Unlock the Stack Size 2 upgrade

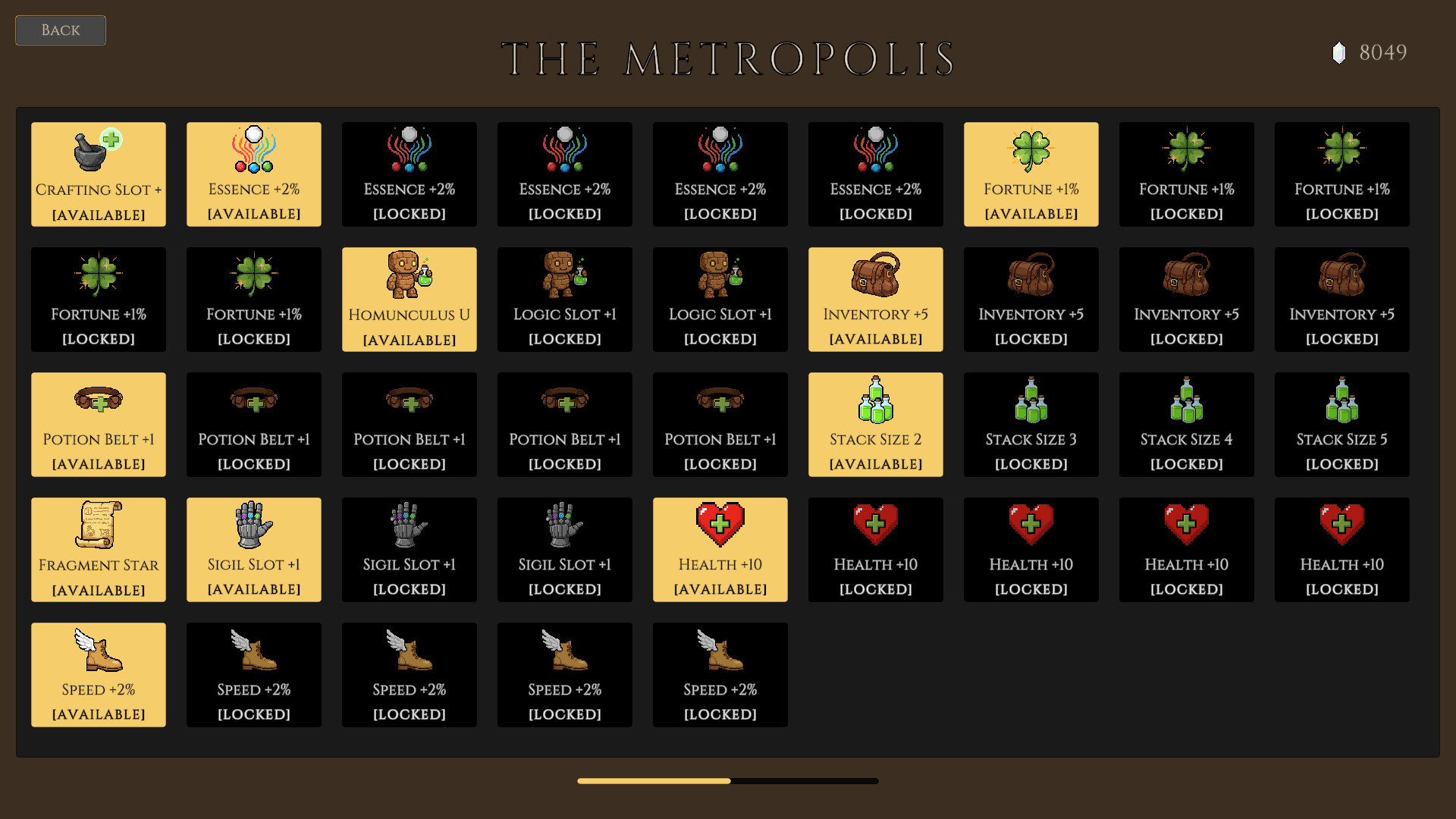coord(876,425)
